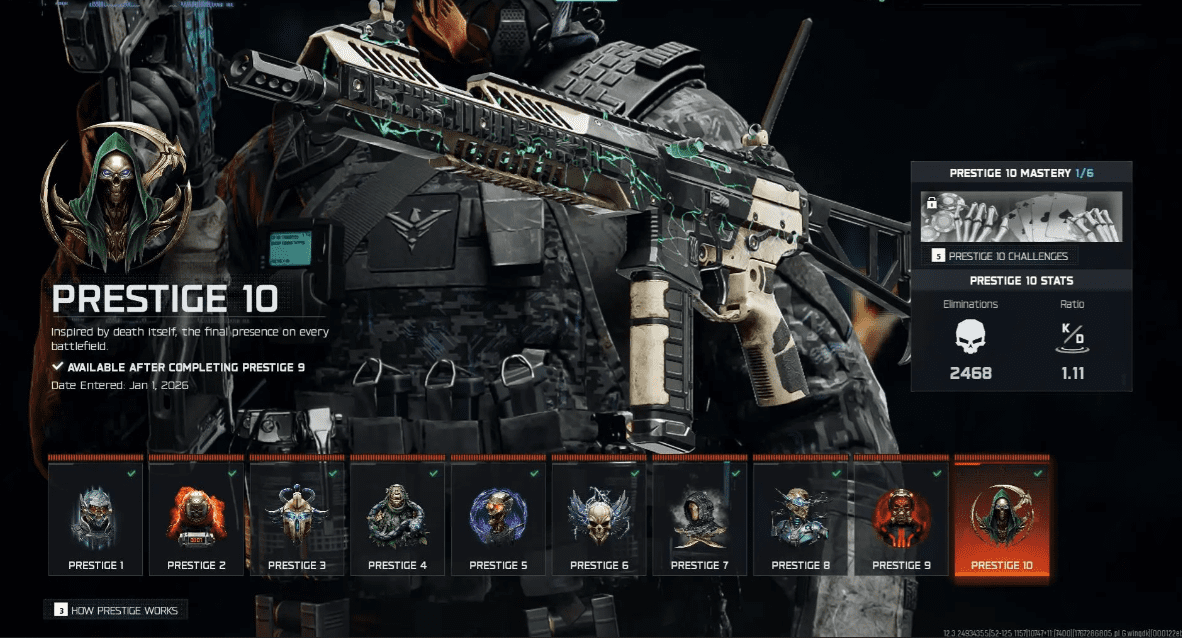Choose the Prestige 9 tile

tap(901, 518)
